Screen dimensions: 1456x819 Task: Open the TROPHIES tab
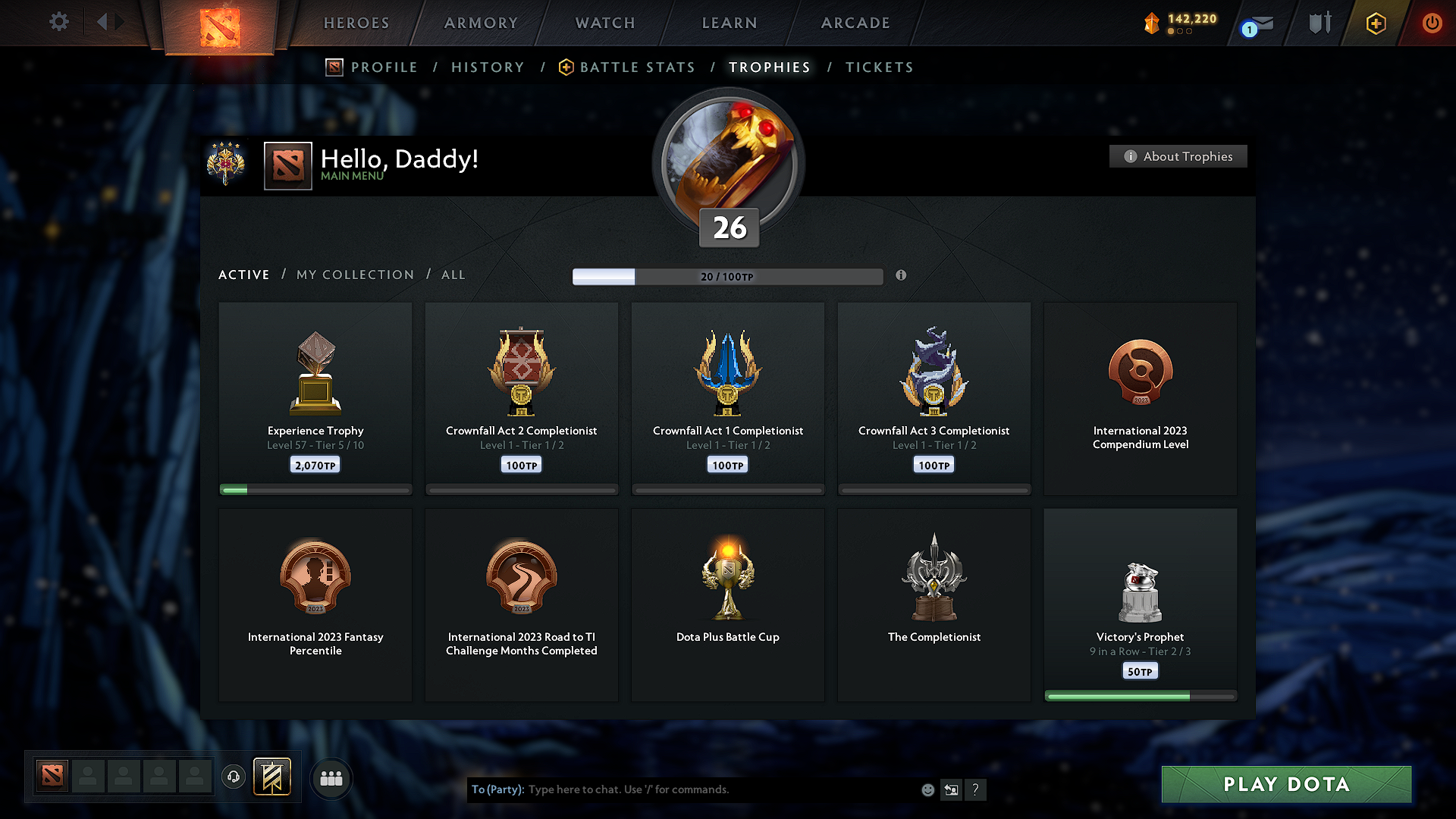769,67
